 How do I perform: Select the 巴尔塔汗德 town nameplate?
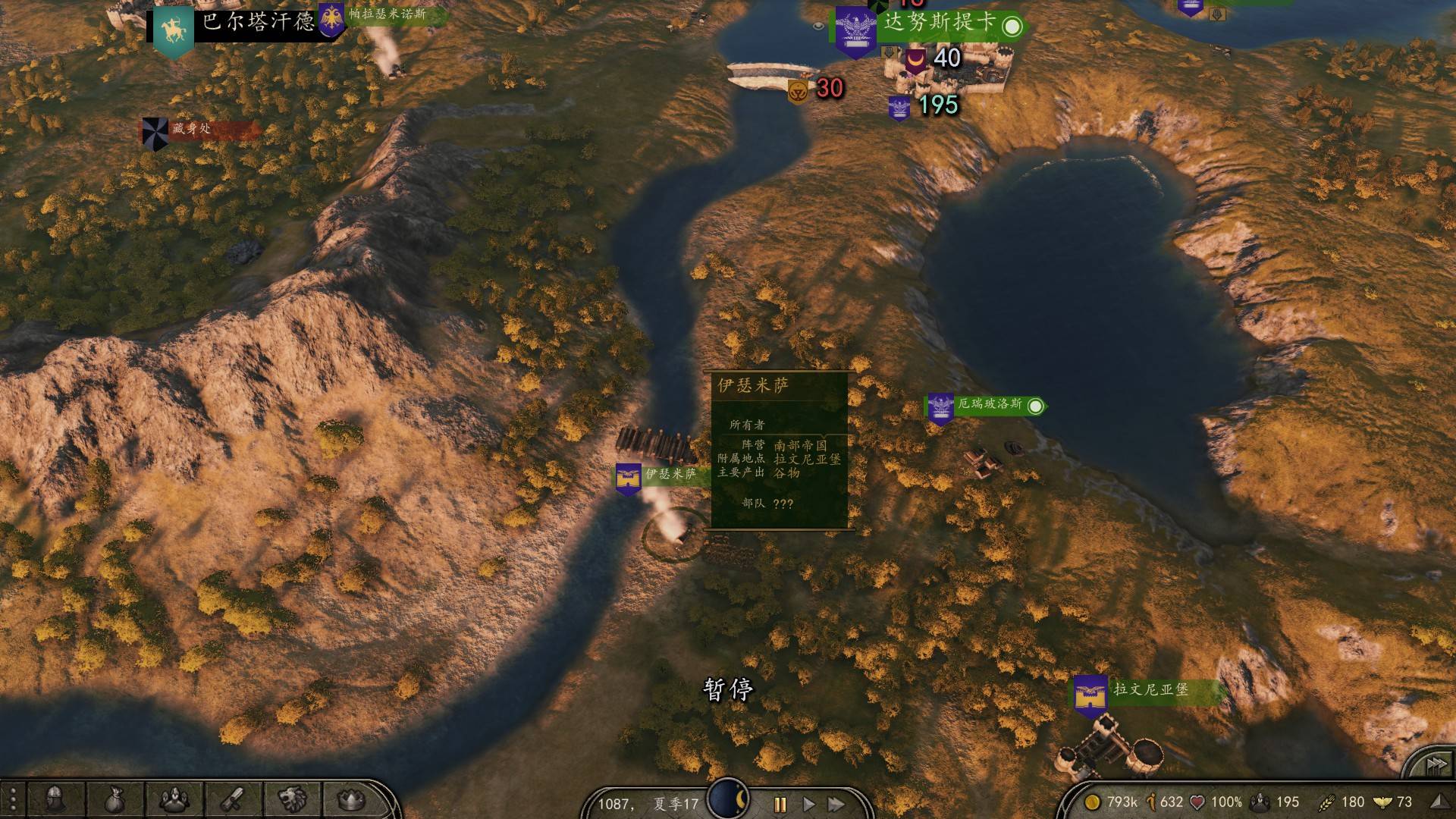(258, 21)
